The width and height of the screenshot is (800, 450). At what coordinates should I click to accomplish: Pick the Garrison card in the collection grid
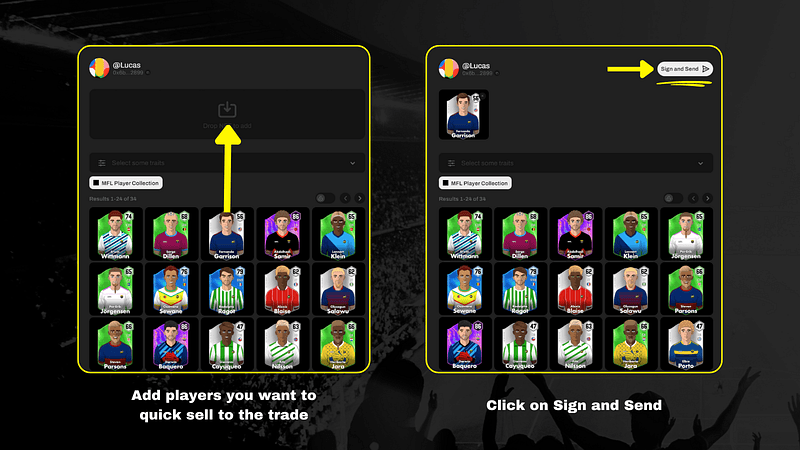(227, 233)
